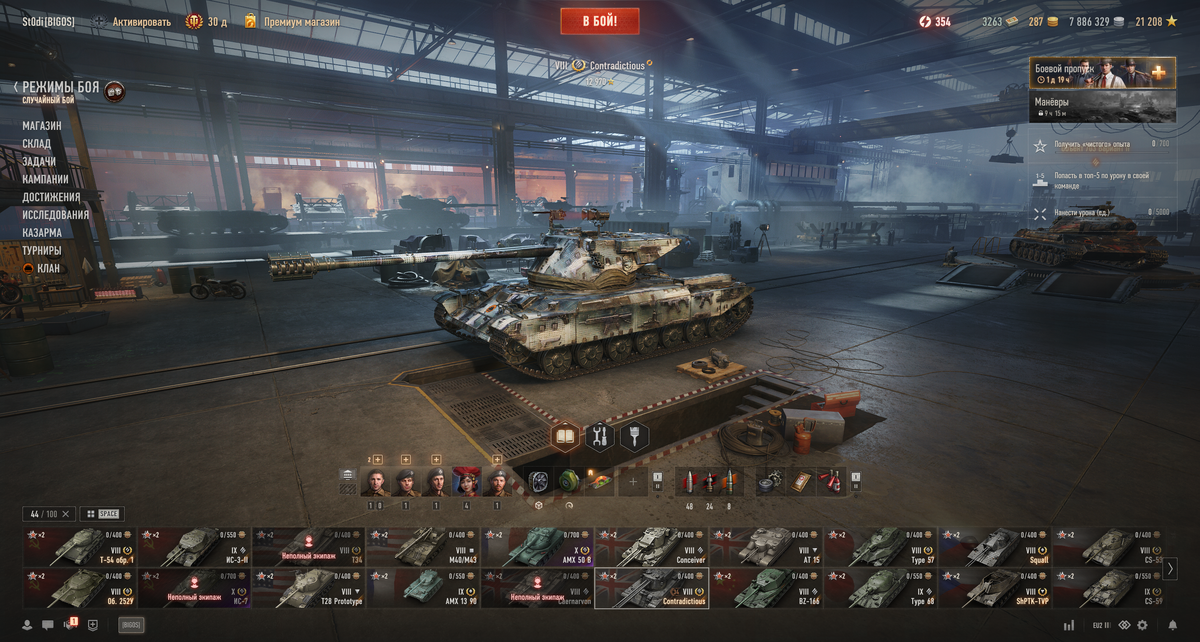
Task: Open game settings via the gear icon
Action: click(x=1142, y=625)
